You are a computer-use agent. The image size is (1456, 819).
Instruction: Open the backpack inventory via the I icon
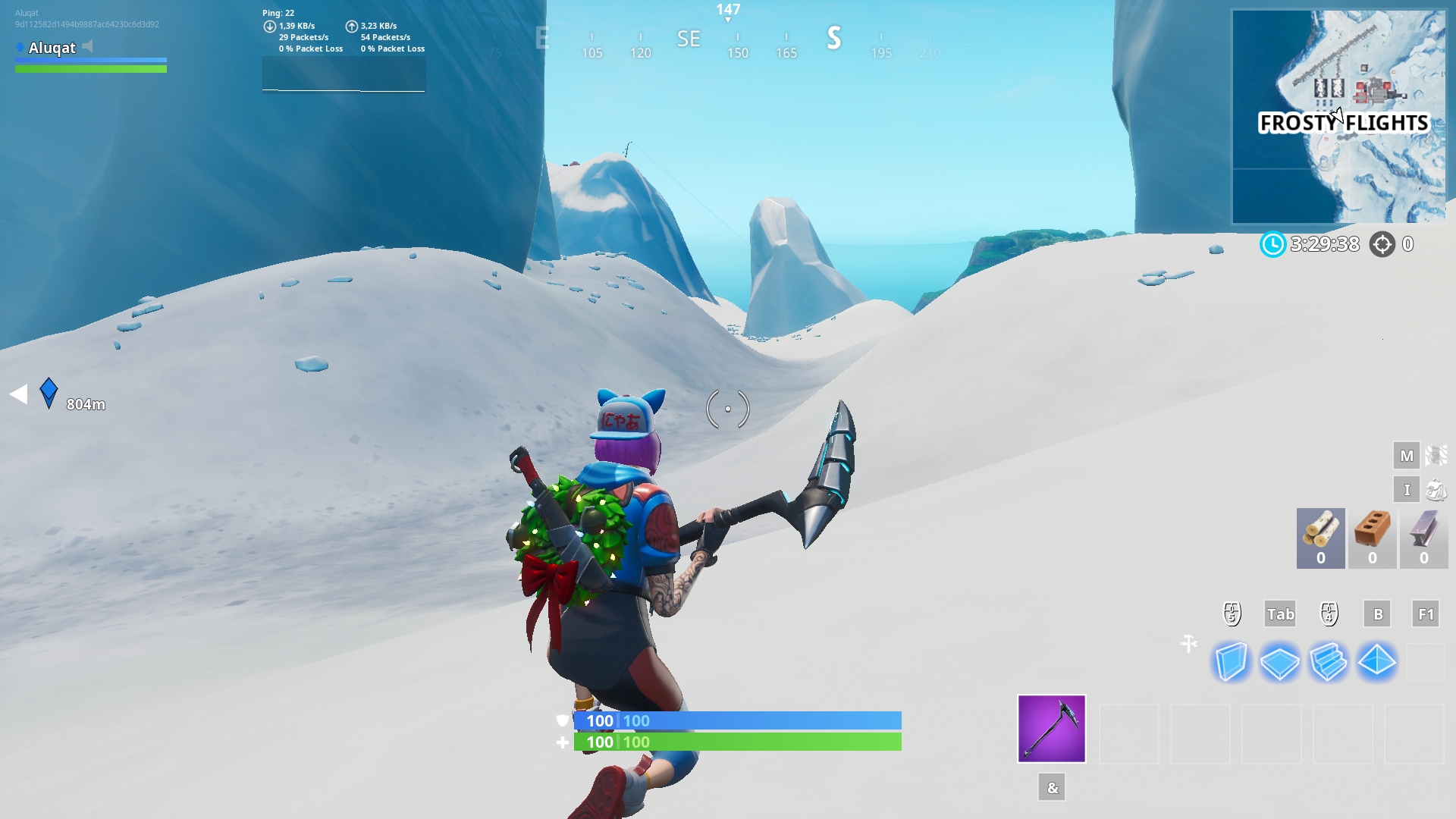coord(1406,489)
